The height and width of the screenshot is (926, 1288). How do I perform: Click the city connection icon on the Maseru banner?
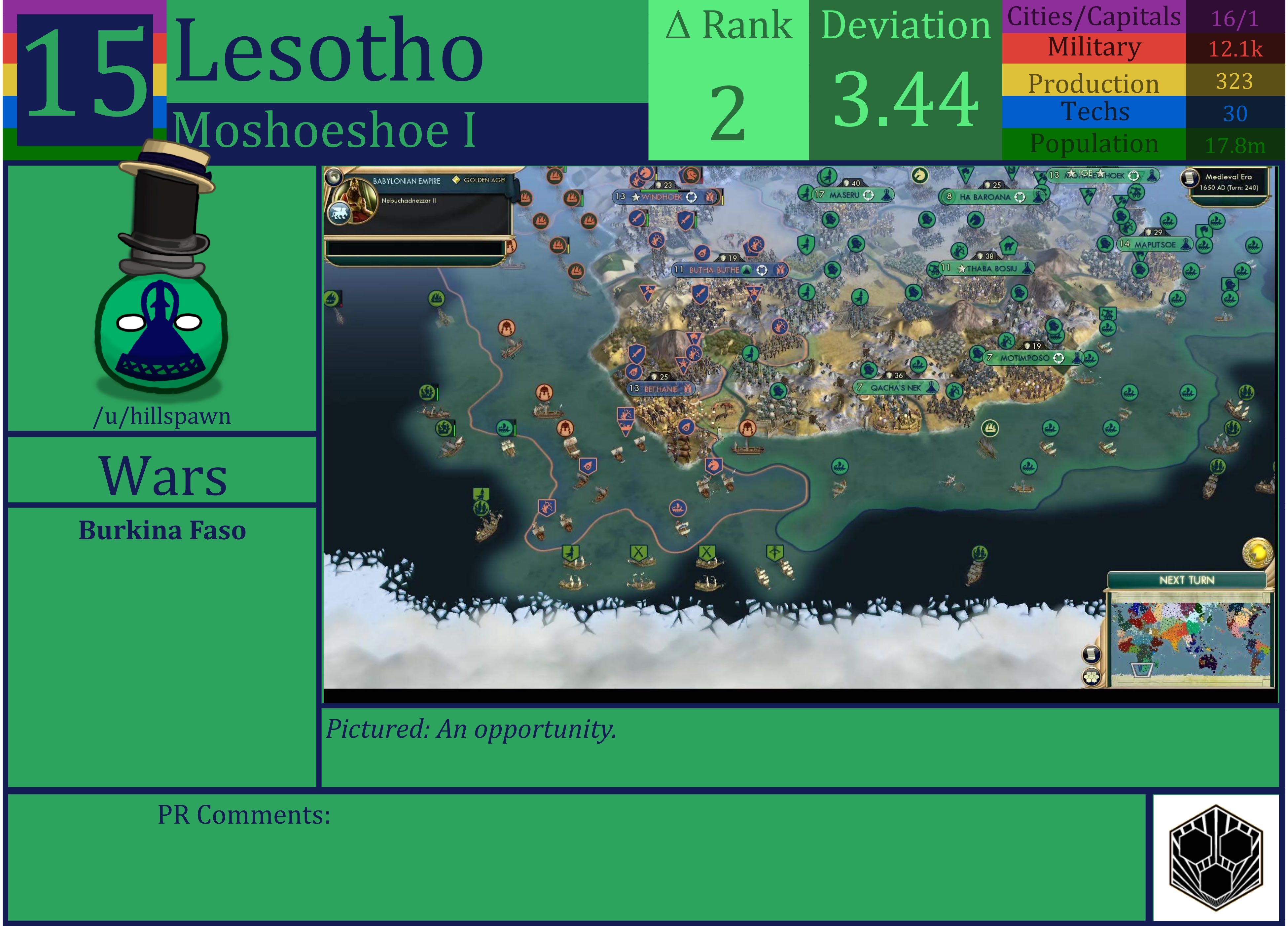[869, 195]
